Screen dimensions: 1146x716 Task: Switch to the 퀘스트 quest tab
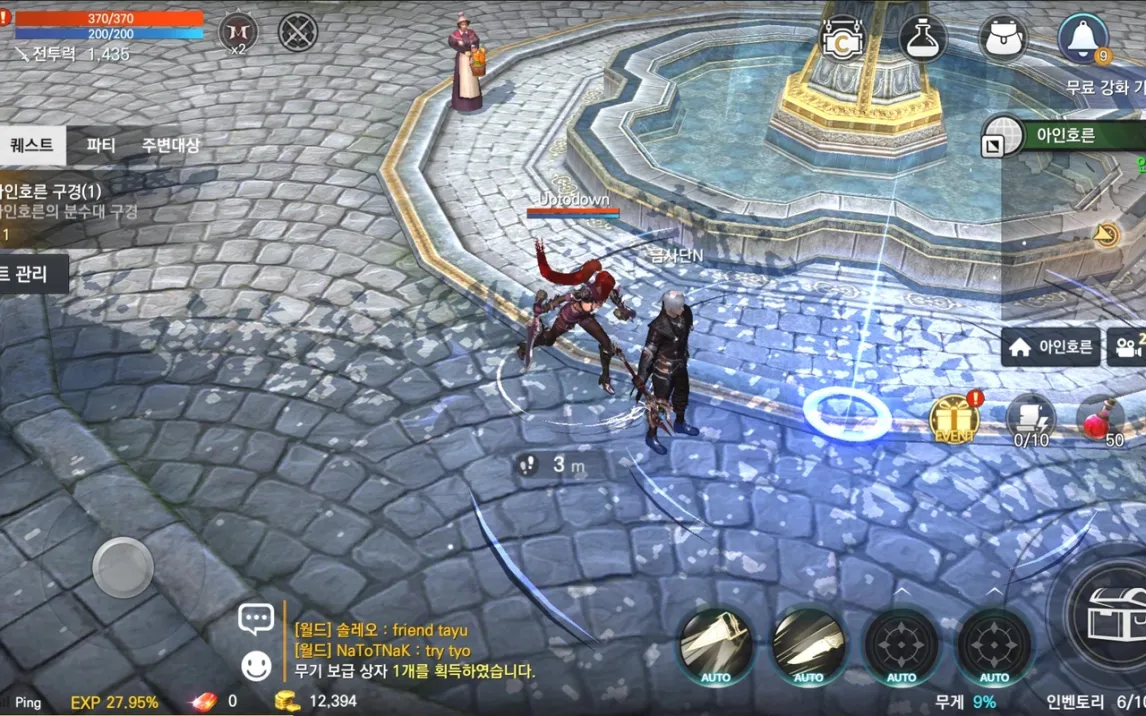coord(32,145)
